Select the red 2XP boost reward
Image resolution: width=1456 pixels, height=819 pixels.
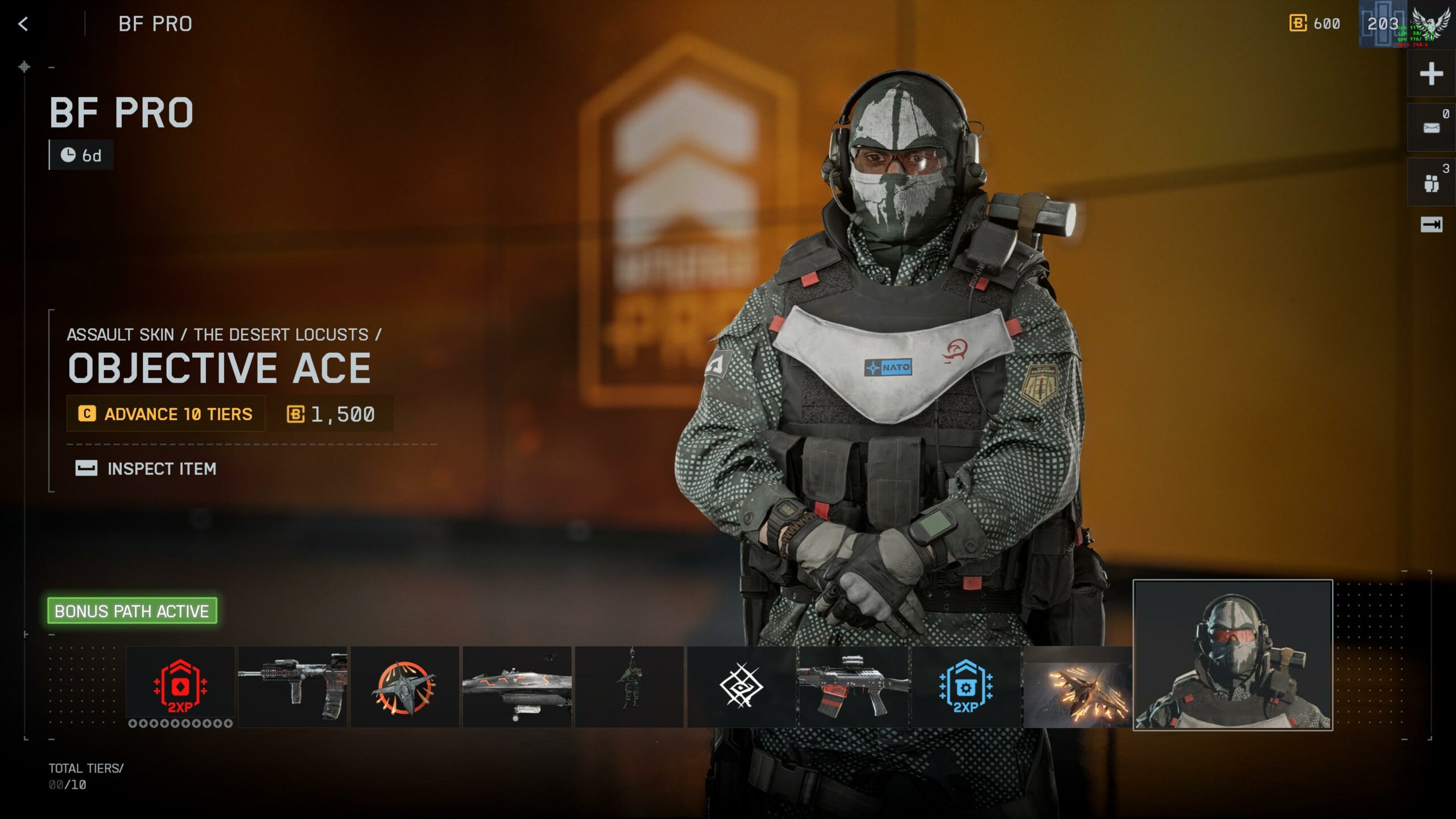(180, 686)
